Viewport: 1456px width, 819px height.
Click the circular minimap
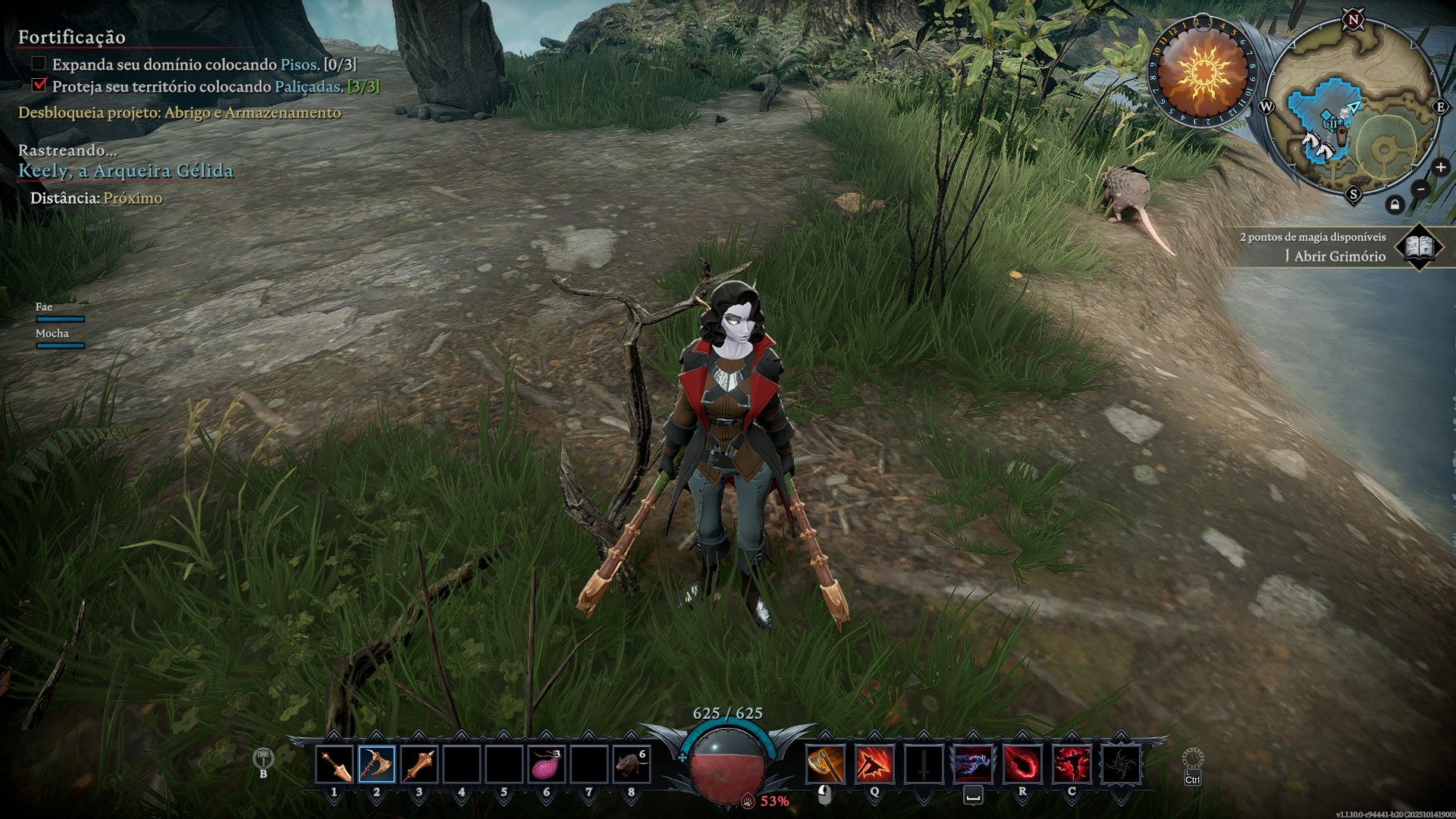click(1353, 108)
